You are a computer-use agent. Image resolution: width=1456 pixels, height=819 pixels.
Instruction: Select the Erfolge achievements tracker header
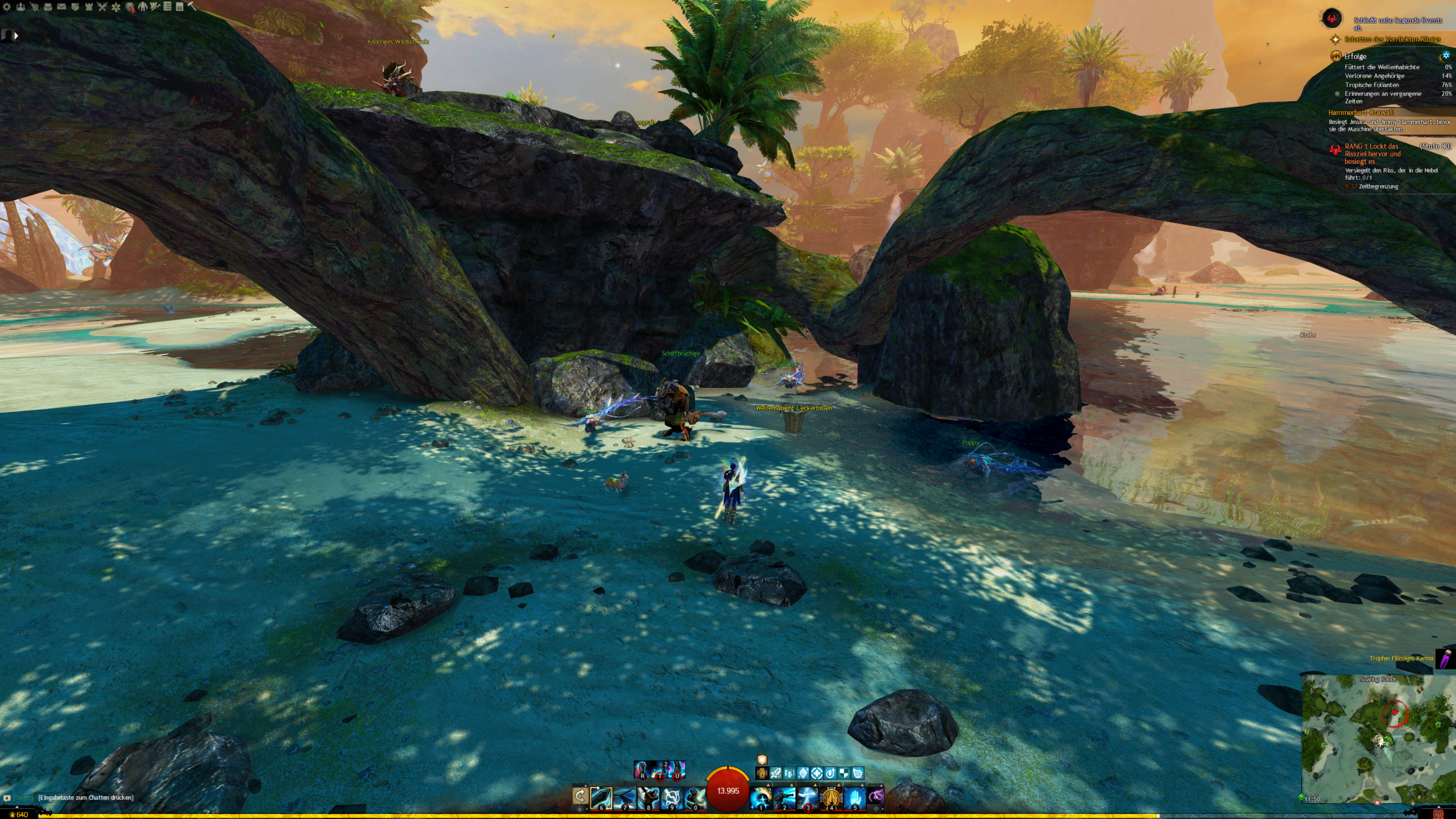1355,56
